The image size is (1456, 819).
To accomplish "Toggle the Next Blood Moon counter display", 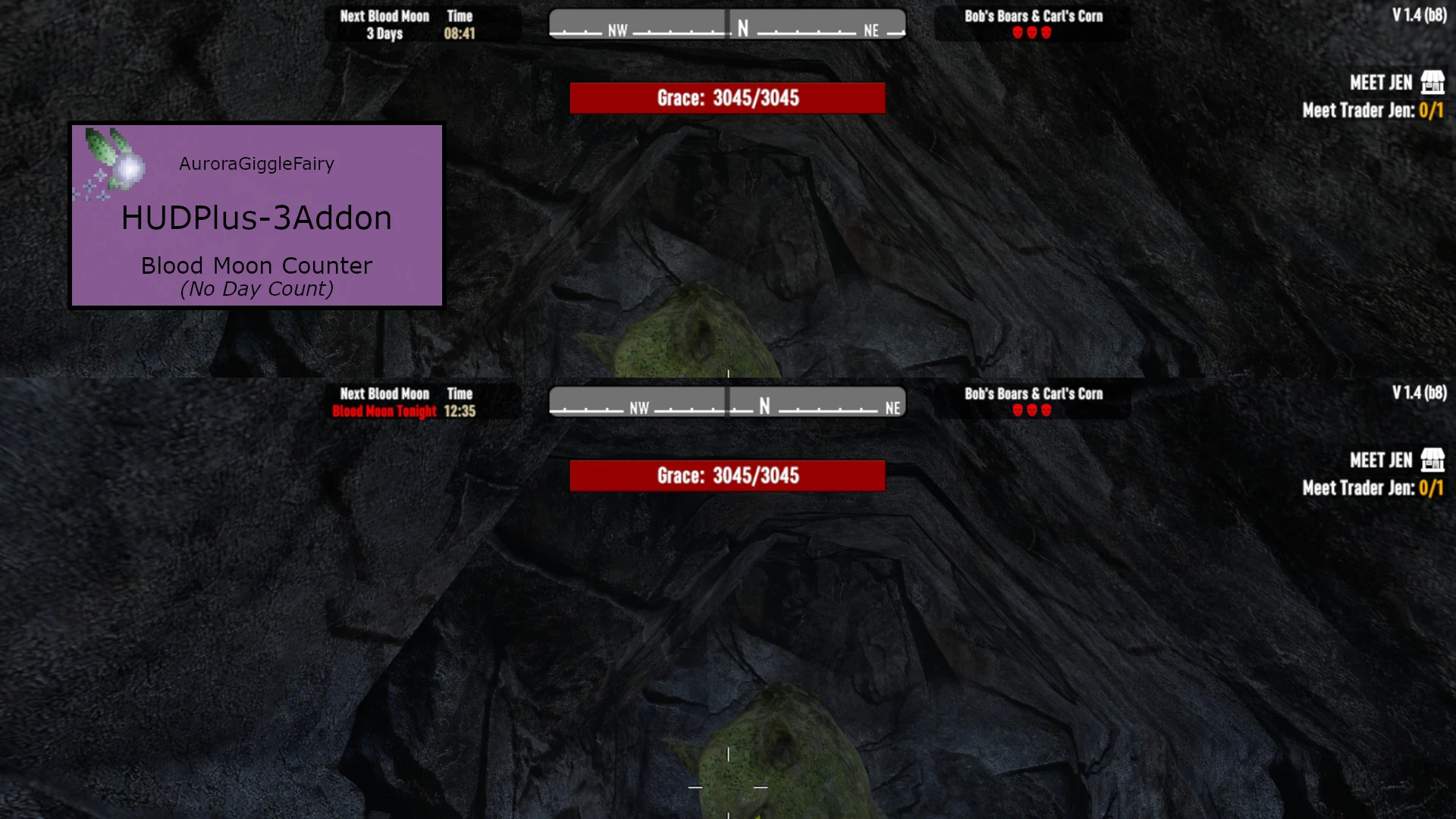I will [384, 24].
